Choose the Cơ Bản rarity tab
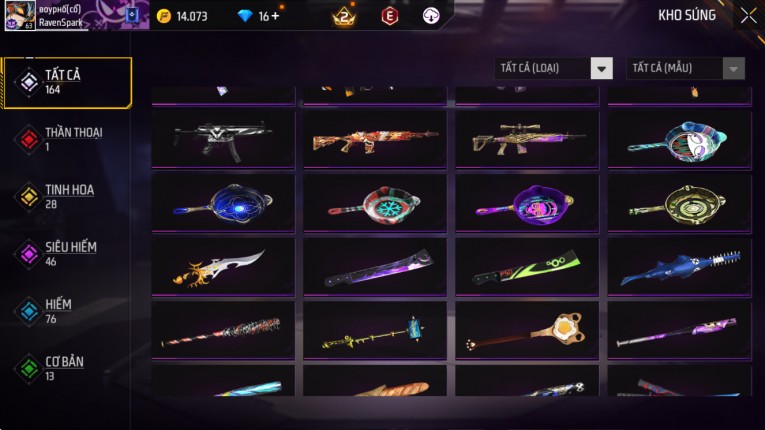765x430 pixels. [x=66, y=367]
